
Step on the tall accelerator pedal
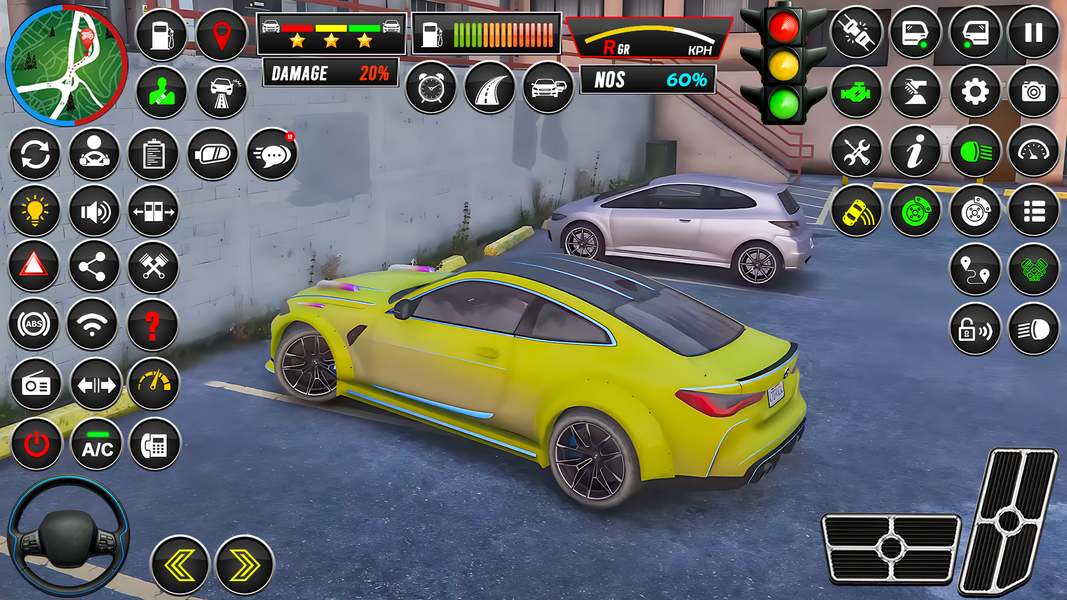[1008, 520]
